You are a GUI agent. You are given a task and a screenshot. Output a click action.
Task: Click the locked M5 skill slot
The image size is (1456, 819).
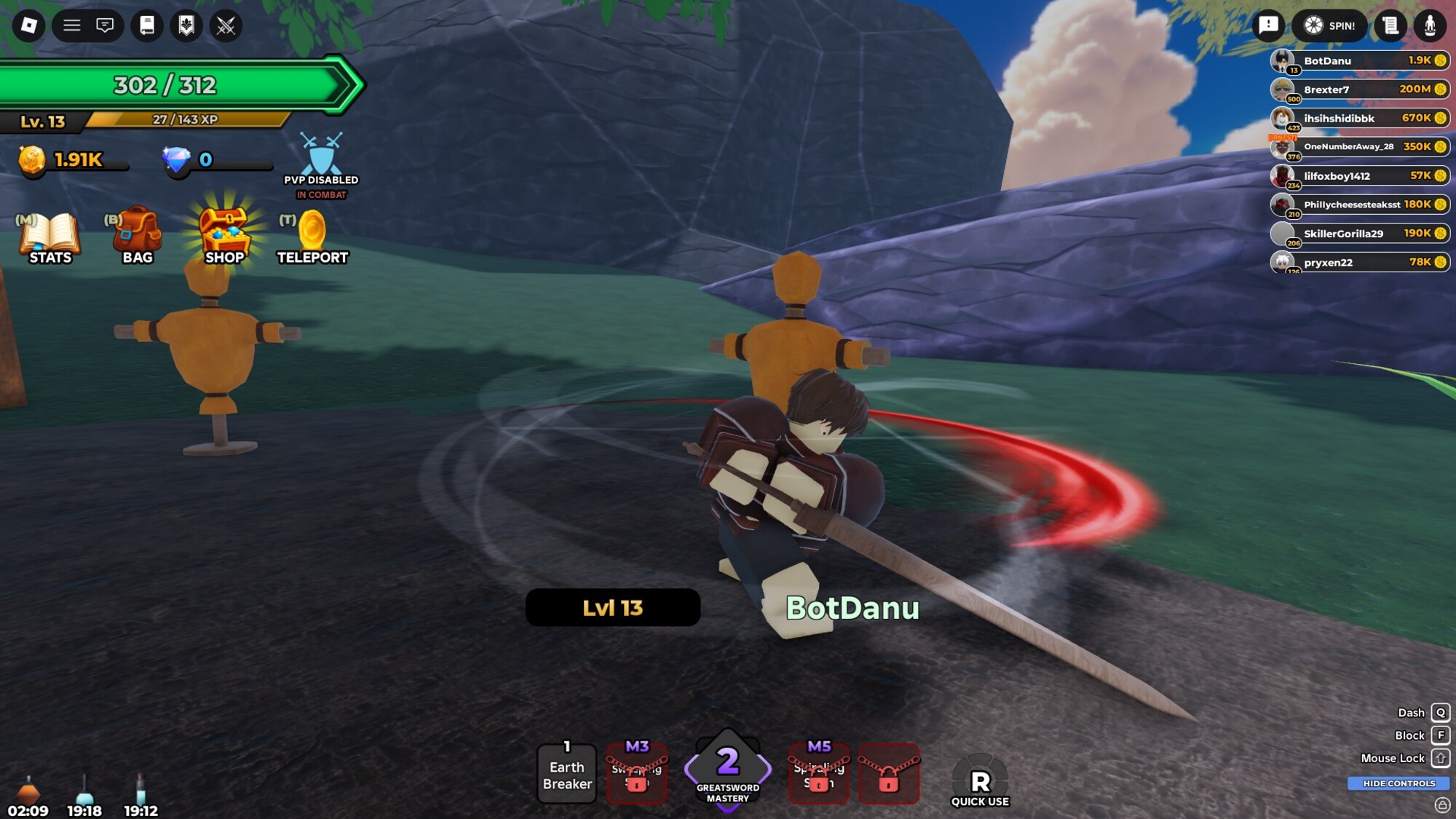pyautogui.click(x=819, y=775)
